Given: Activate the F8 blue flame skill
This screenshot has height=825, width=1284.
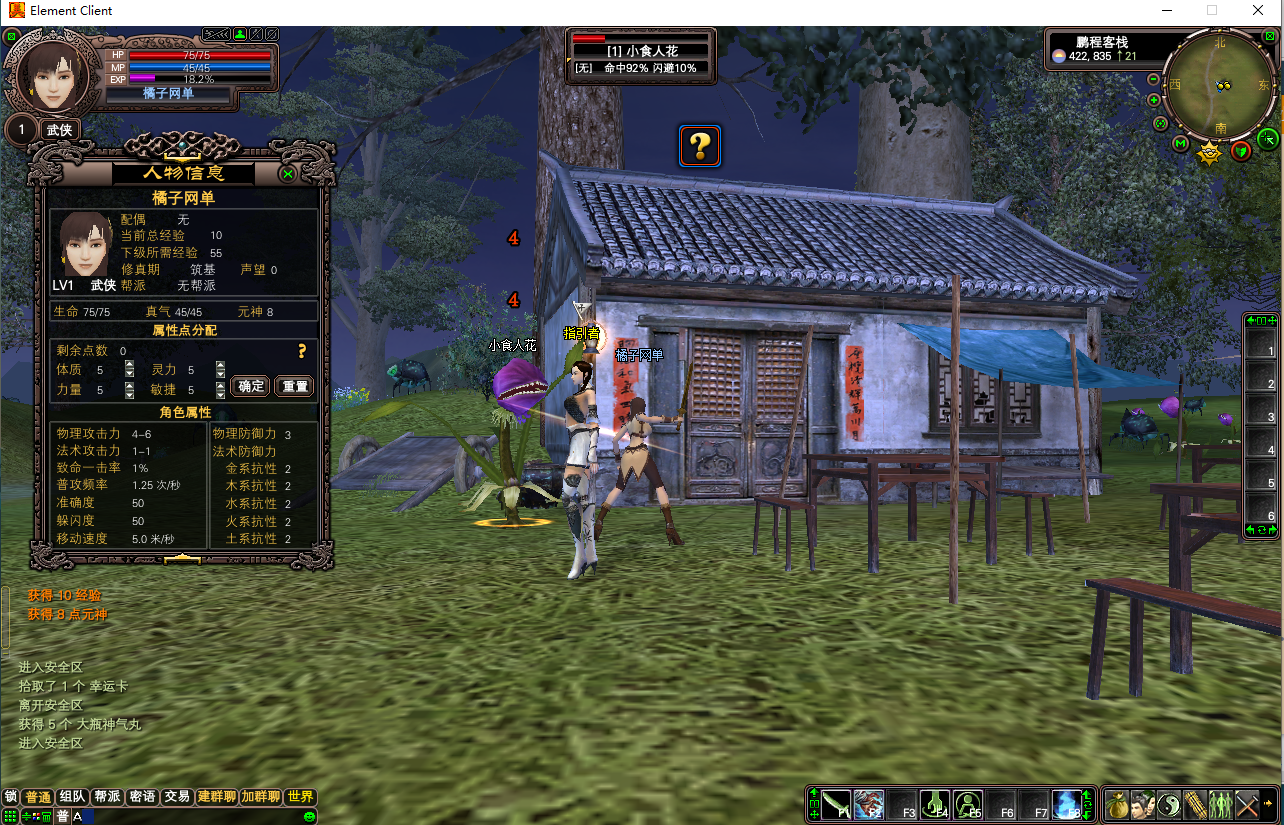Looking at the screenshot, I should point(1066,803).
